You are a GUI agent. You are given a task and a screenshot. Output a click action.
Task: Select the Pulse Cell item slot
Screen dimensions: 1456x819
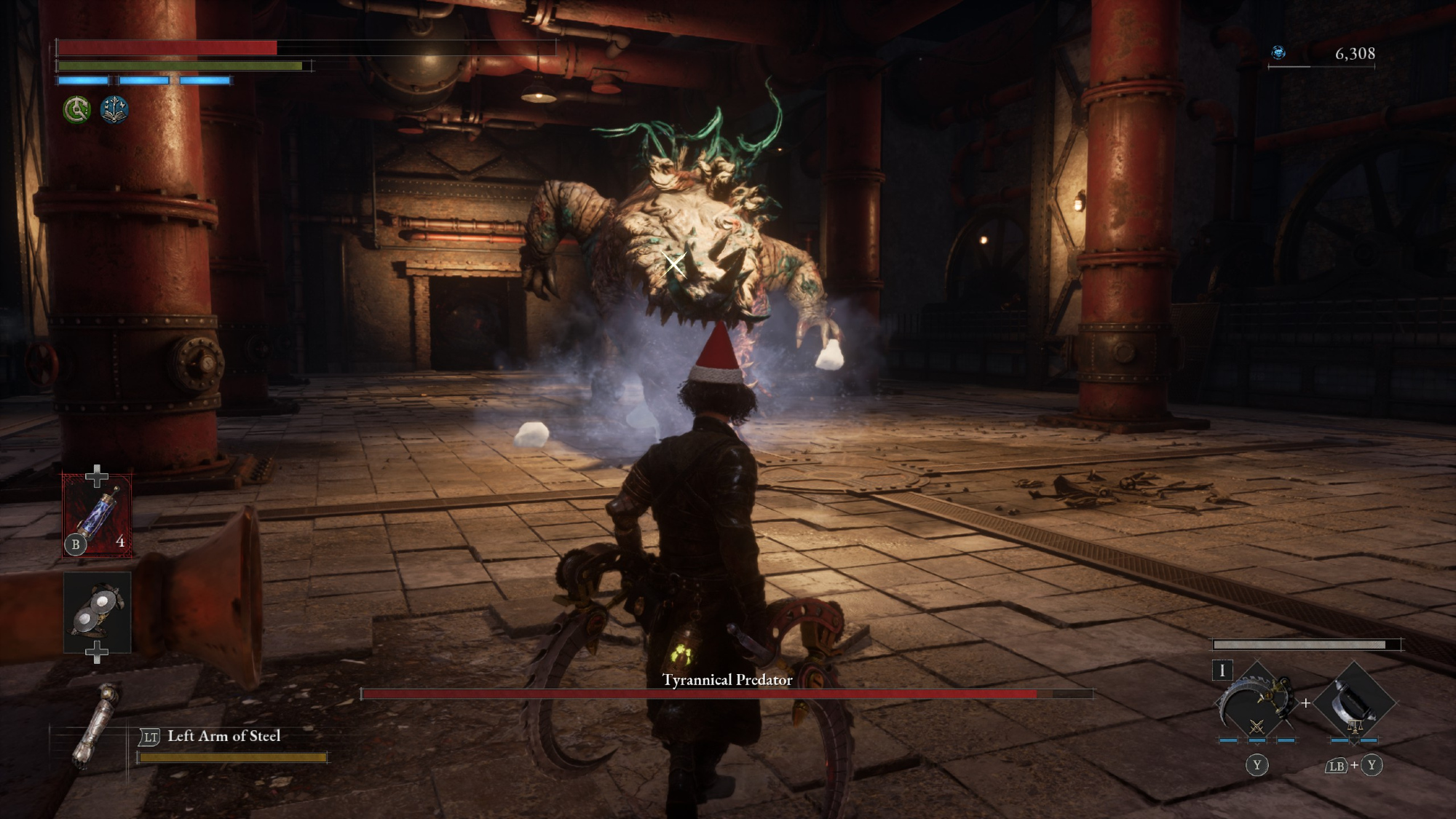[x=97, y=513]
